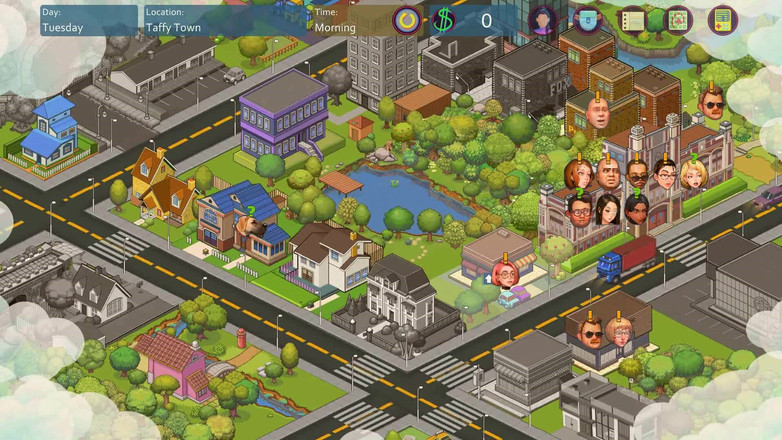Select the light-haired woman with glasses on brown house
The image size is (782, 440).
click(620, 333)
